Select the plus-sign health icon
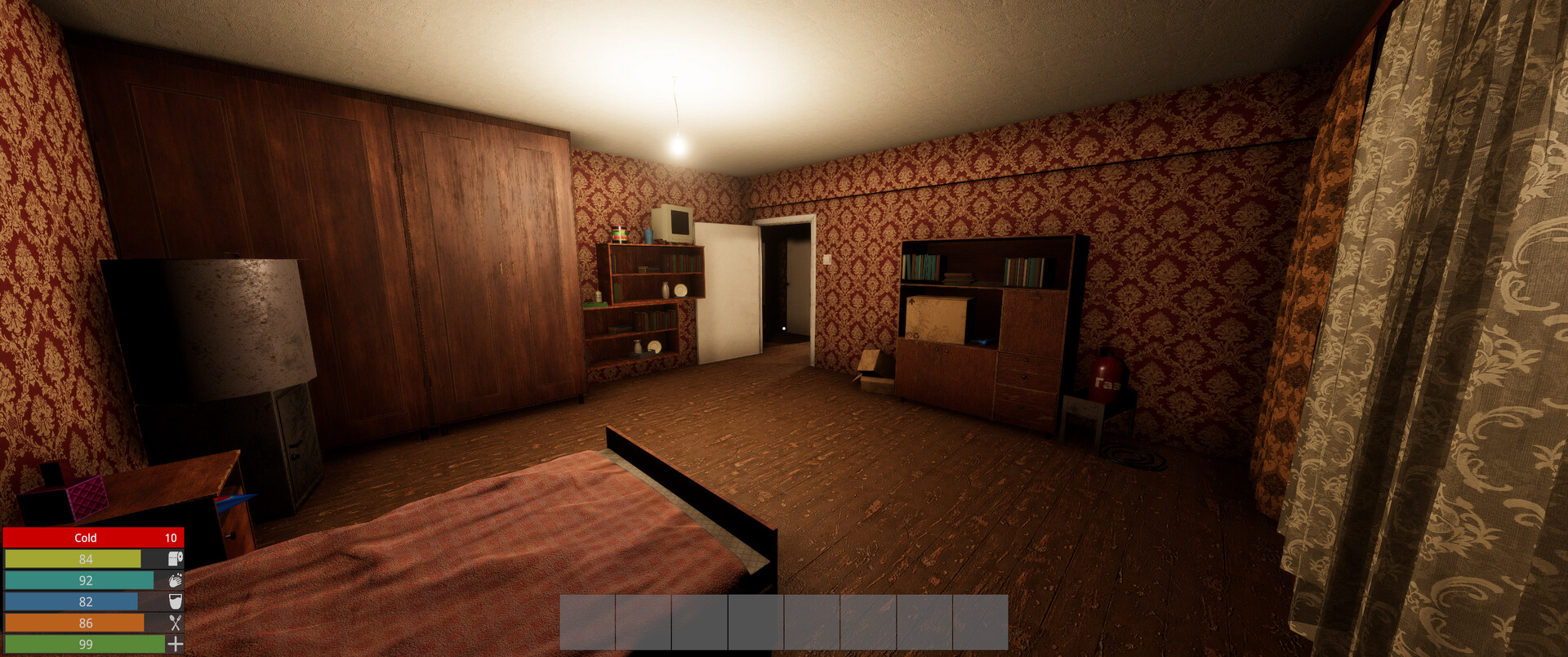The height and width of the screenshot is (657, 1568). 175,644
